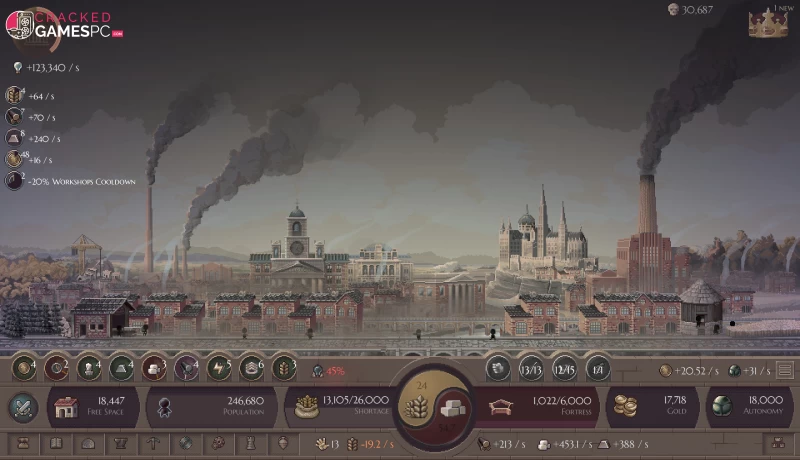Open the book tab in bottom toolbar
This screenshot has height=460, width=800.
click(x=56, y=443)
